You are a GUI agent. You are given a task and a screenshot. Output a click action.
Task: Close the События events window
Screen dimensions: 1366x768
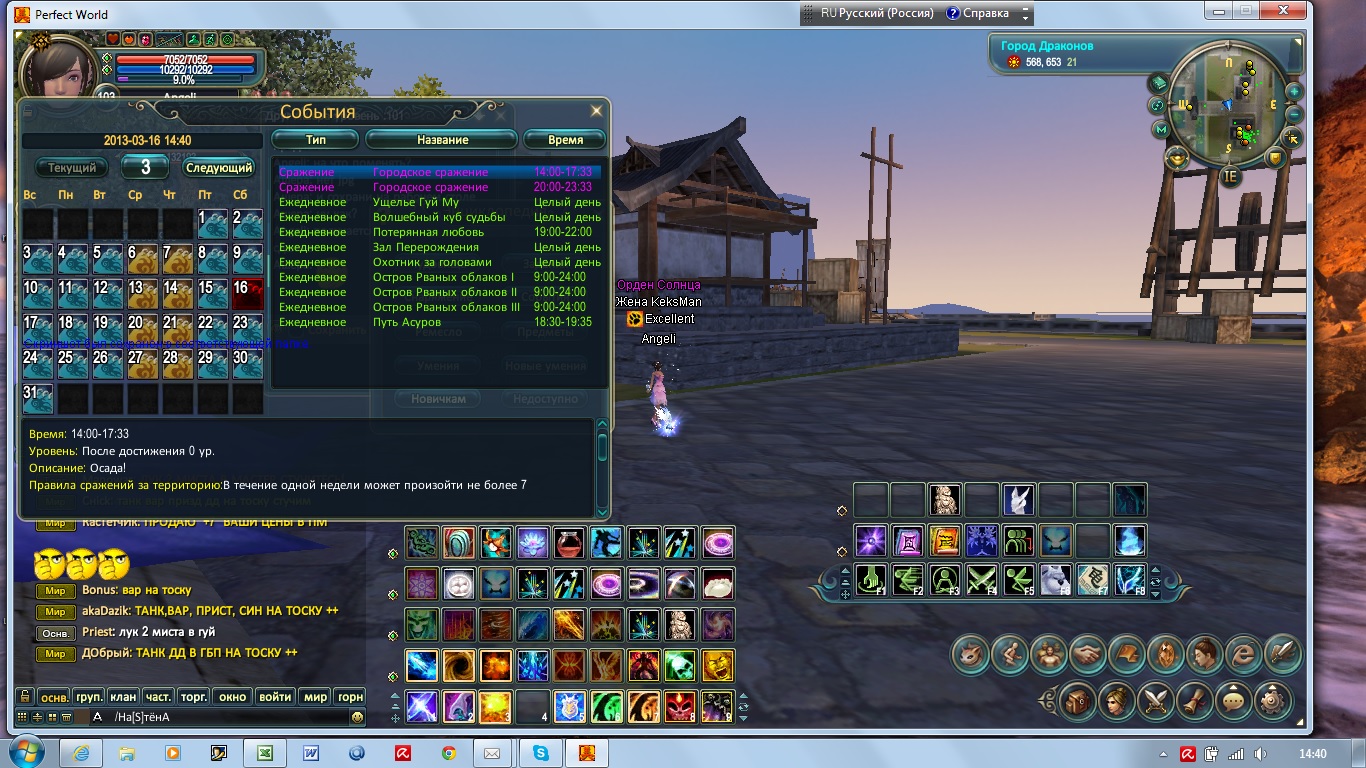pyautogui.click(x=597, y=111)
